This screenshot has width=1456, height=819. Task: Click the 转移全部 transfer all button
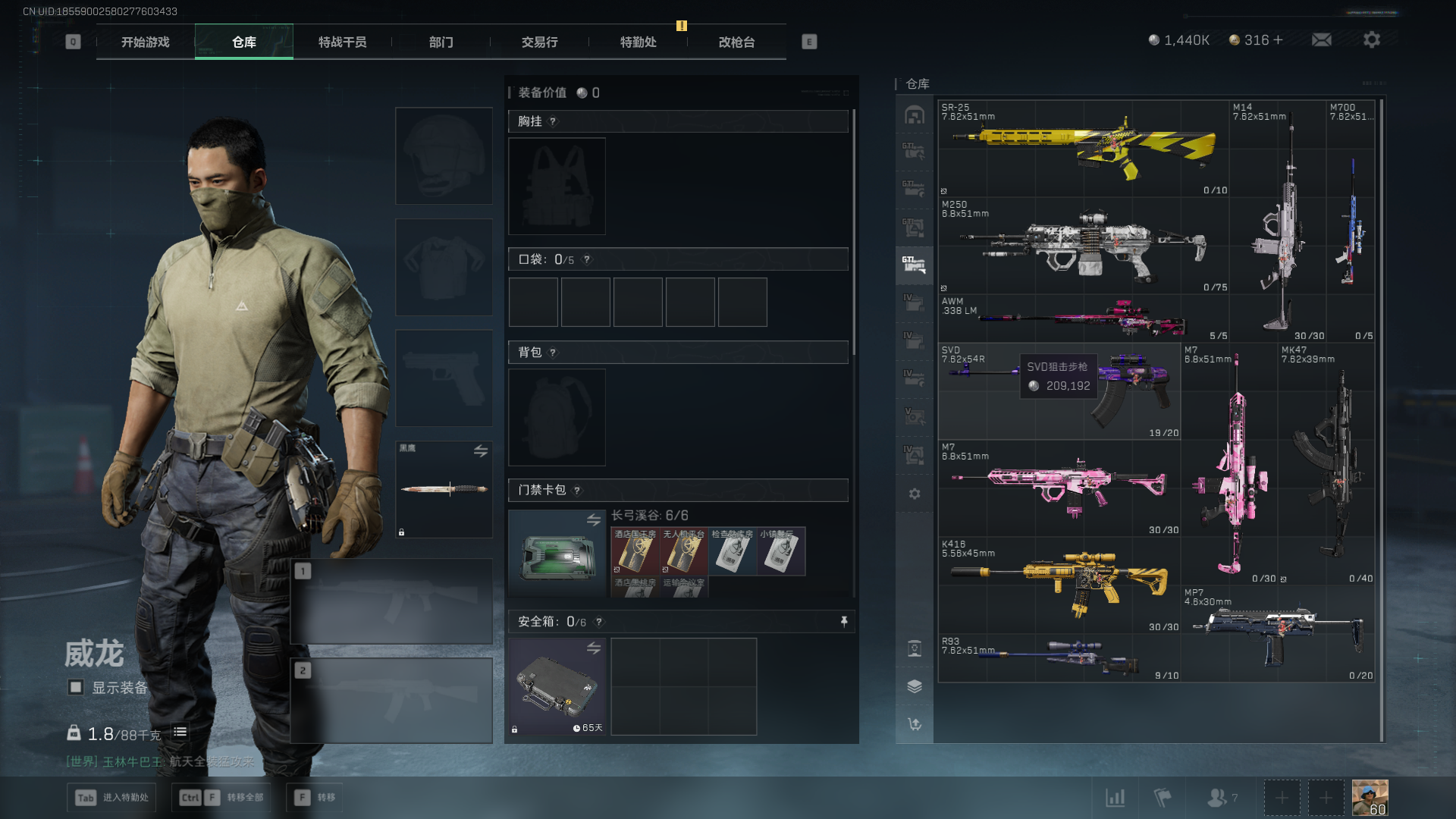point(223,798)
